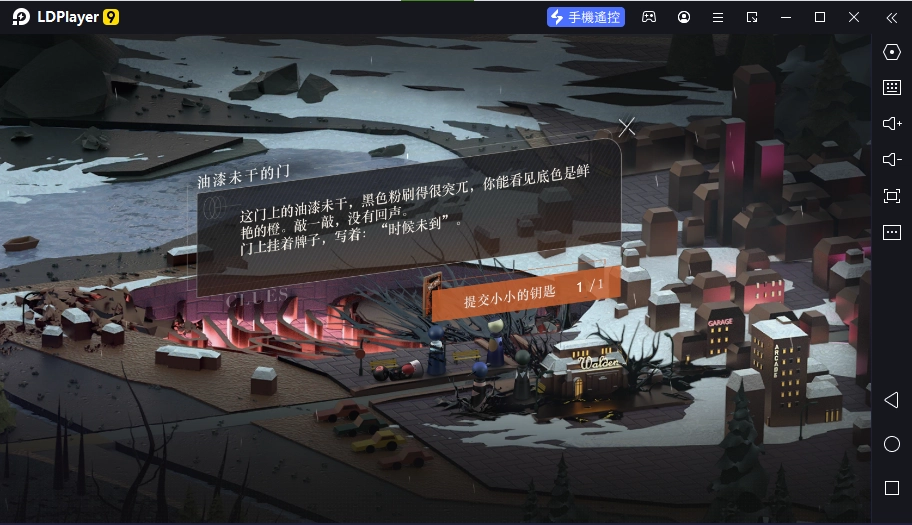This screenshot has height=525, width=912.
Task: Maximize the LDPlayer window
Action: 820,17
